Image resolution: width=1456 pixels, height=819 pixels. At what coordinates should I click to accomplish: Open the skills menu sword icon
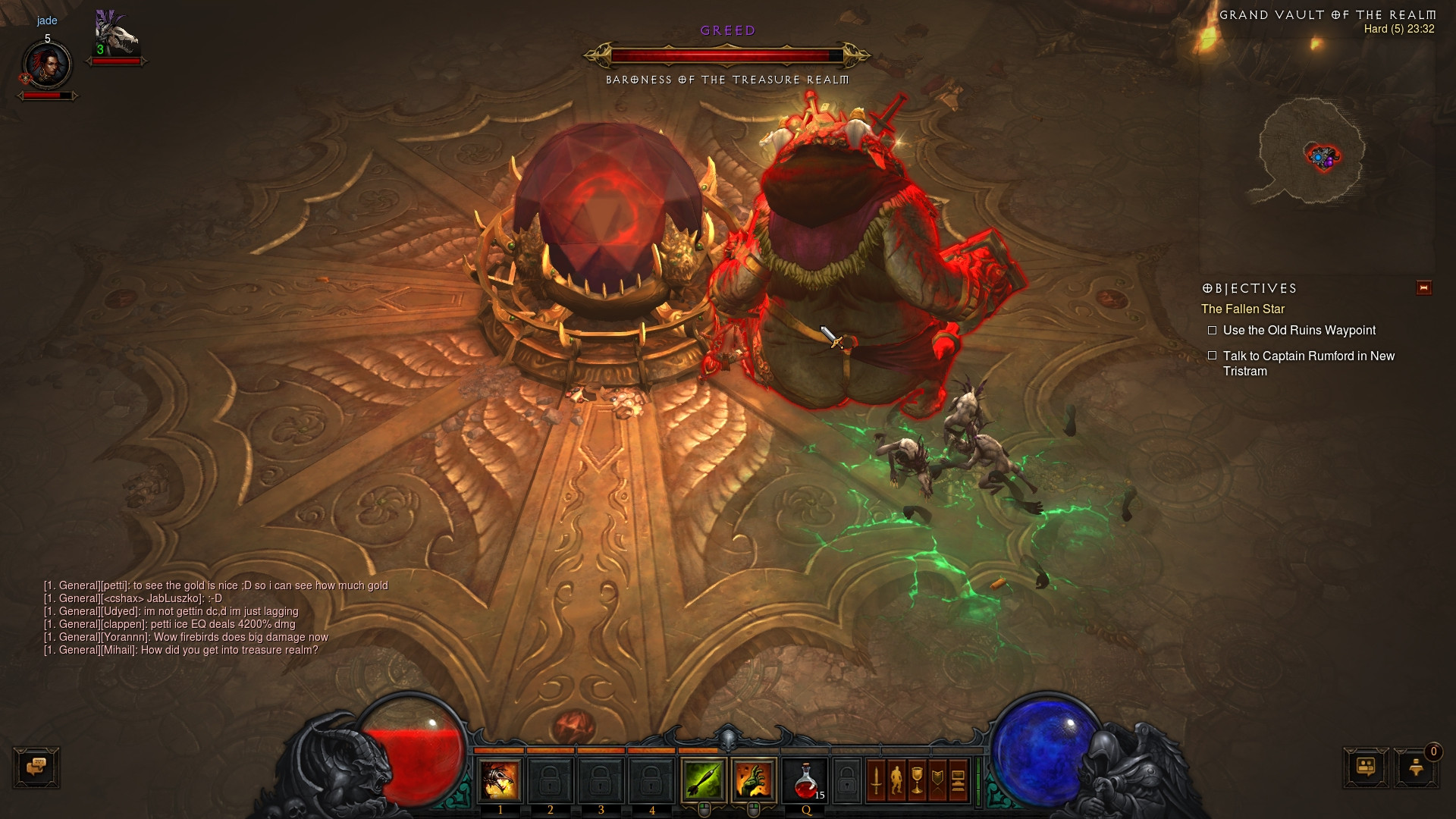tap(876, 780)
